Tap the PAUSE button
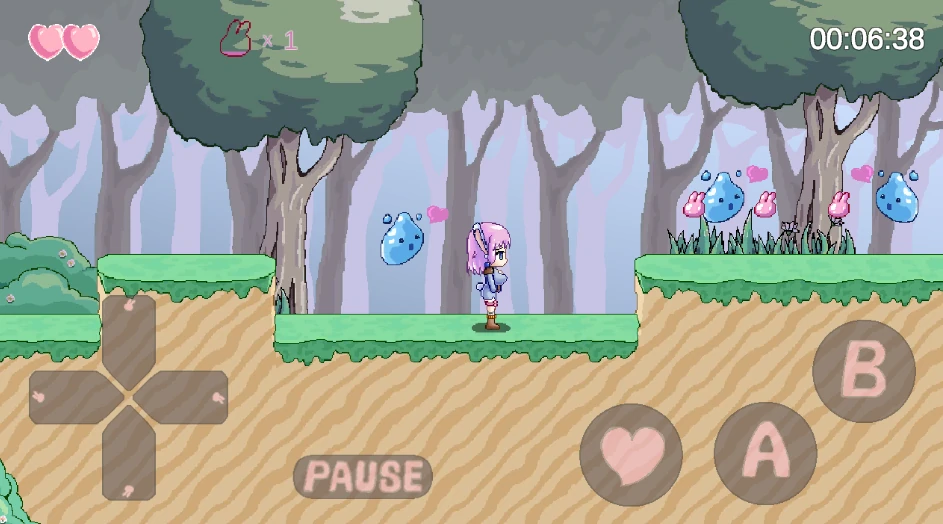The image size is (943, 524). pos(363,476)
